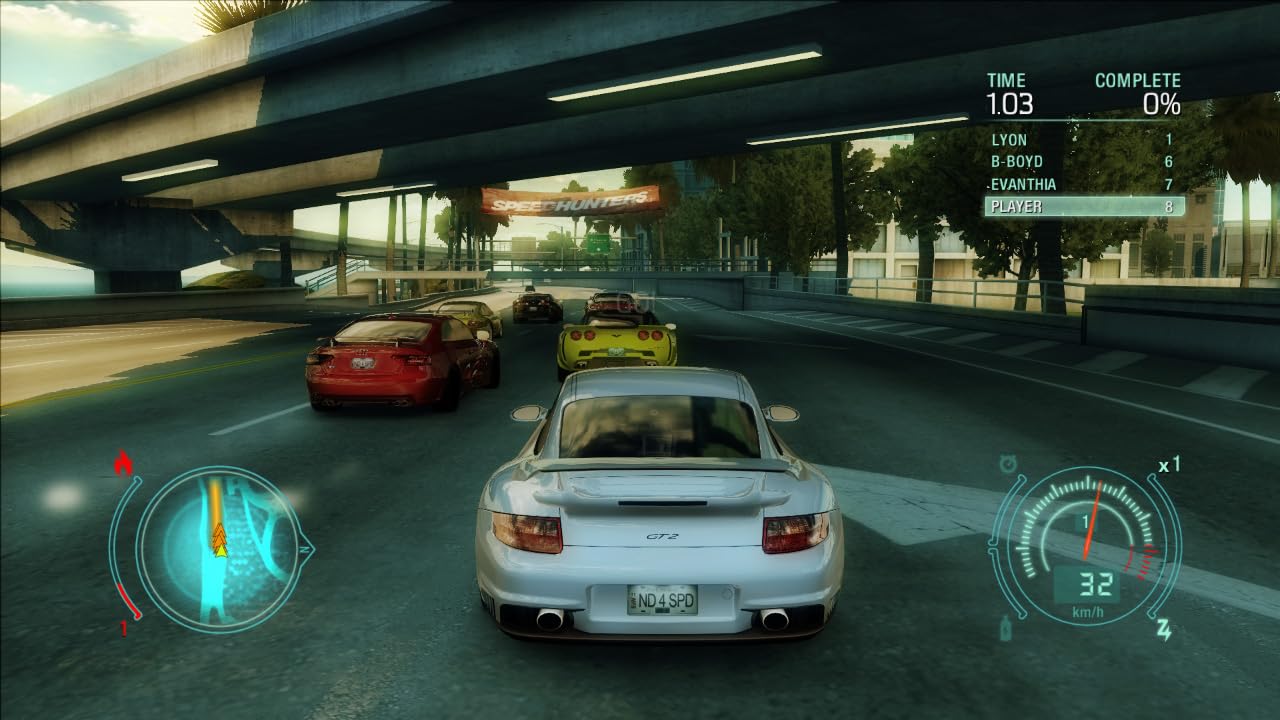Click the red heat flame icon
The image size is (1280, 720).
124,463
